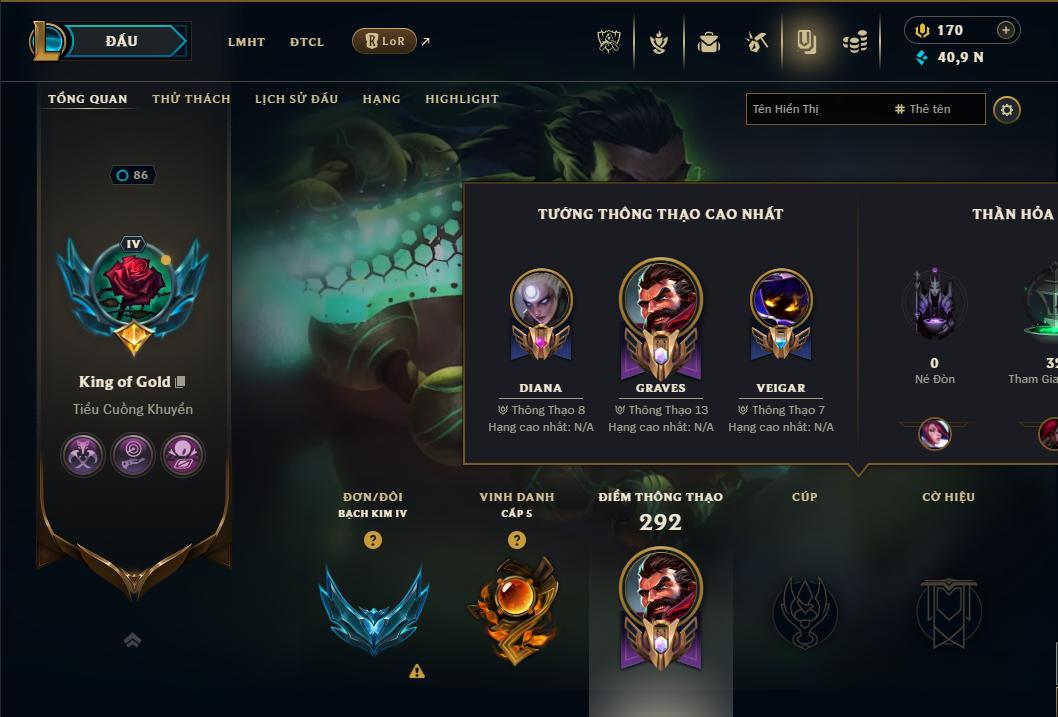This screenshot has width=1058, height=717.
Task: Select the Diana mastery portrait
Action: (541, 300)
